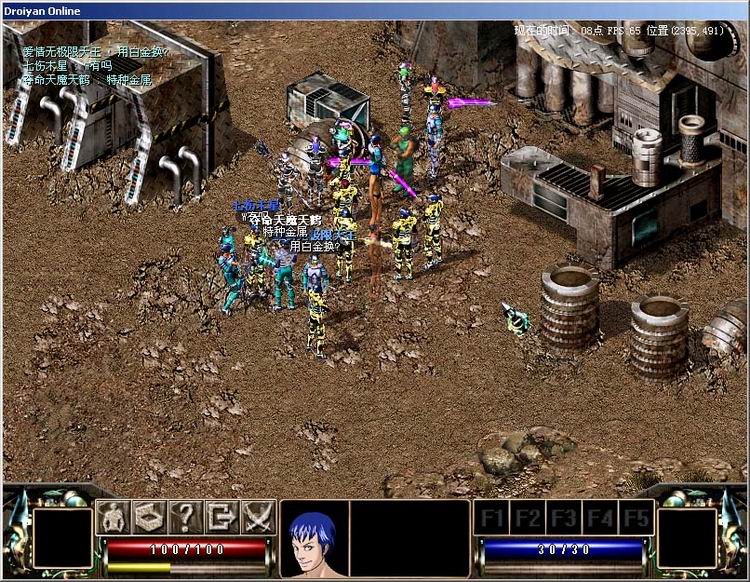Select the F1 hotkey slot
Image resolution: width=750 pixels, height=582 pixels.
tap(491, 518)
